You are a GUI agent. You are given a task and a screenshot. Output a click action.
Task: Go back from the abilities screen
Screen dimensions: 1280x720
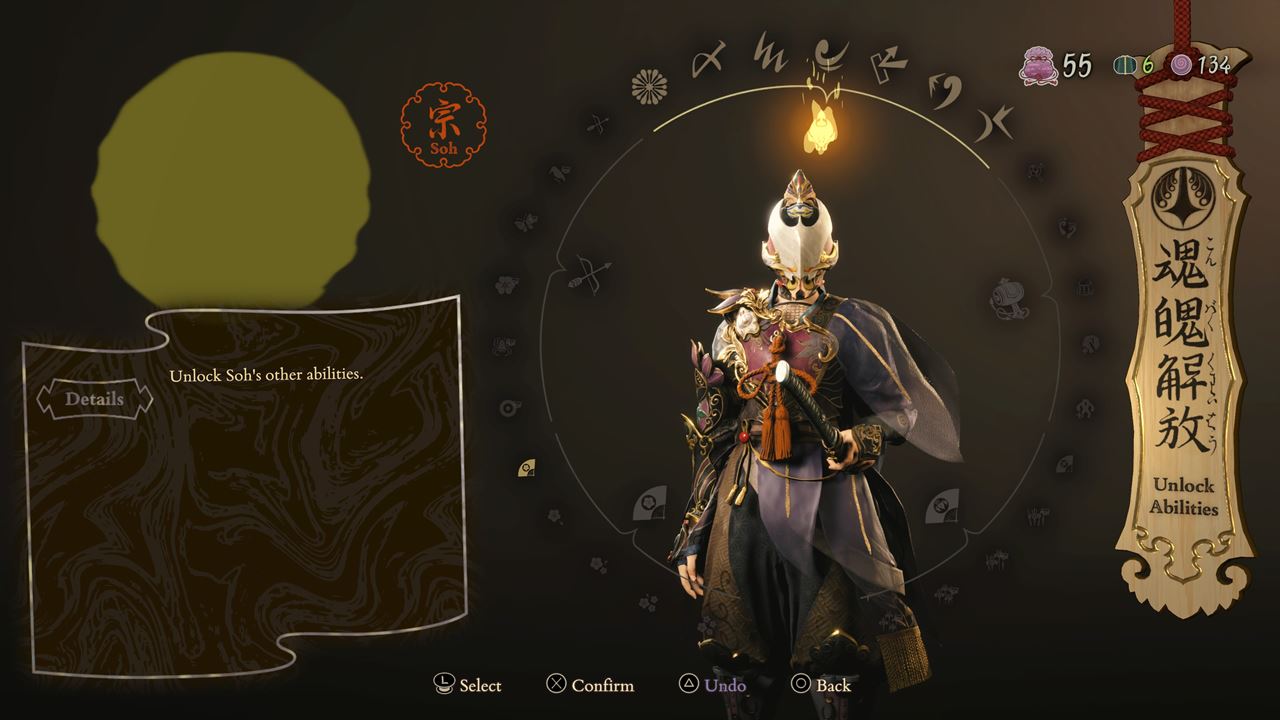point(821,685)
